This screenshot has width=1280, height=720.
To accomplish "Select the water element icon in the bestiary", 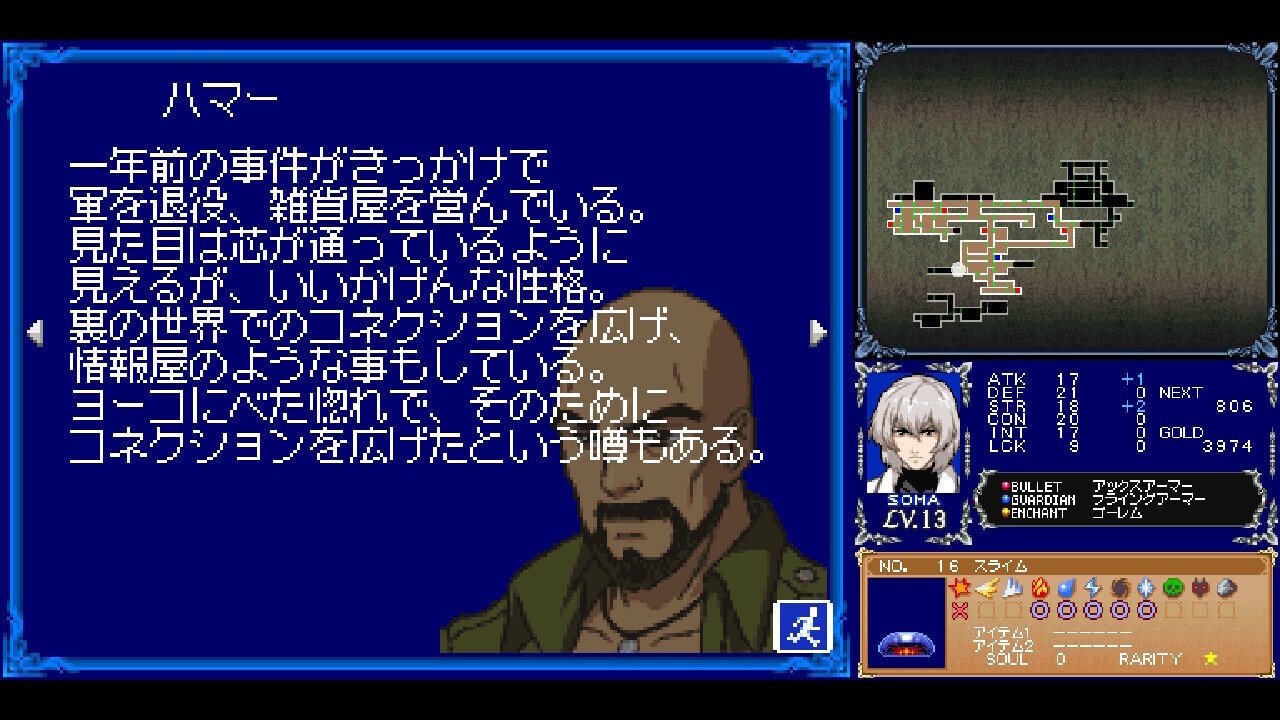I will tap(1065, 586).
